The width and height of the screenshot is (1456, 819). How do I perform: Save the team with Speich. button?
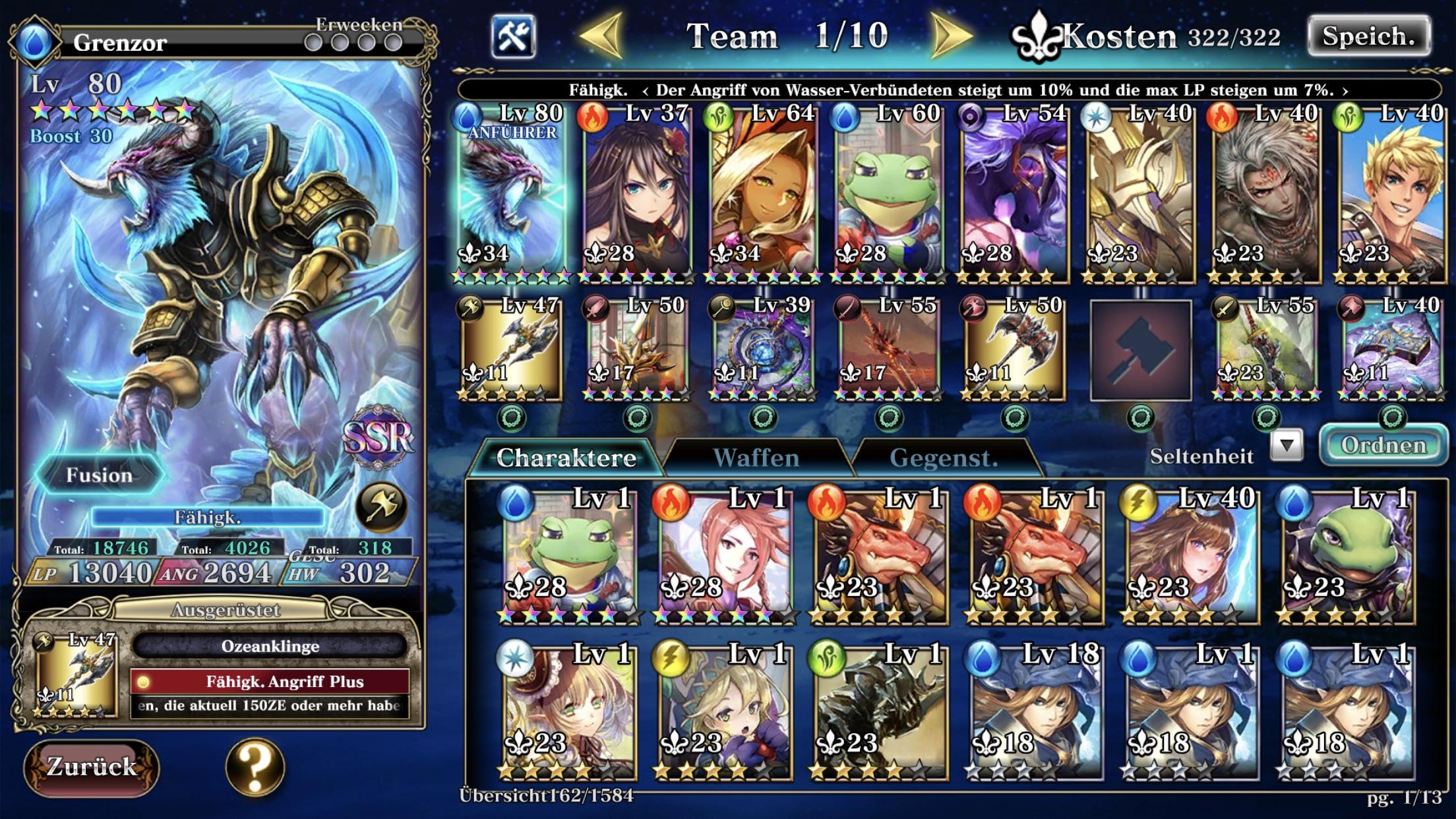[1368, 37]
